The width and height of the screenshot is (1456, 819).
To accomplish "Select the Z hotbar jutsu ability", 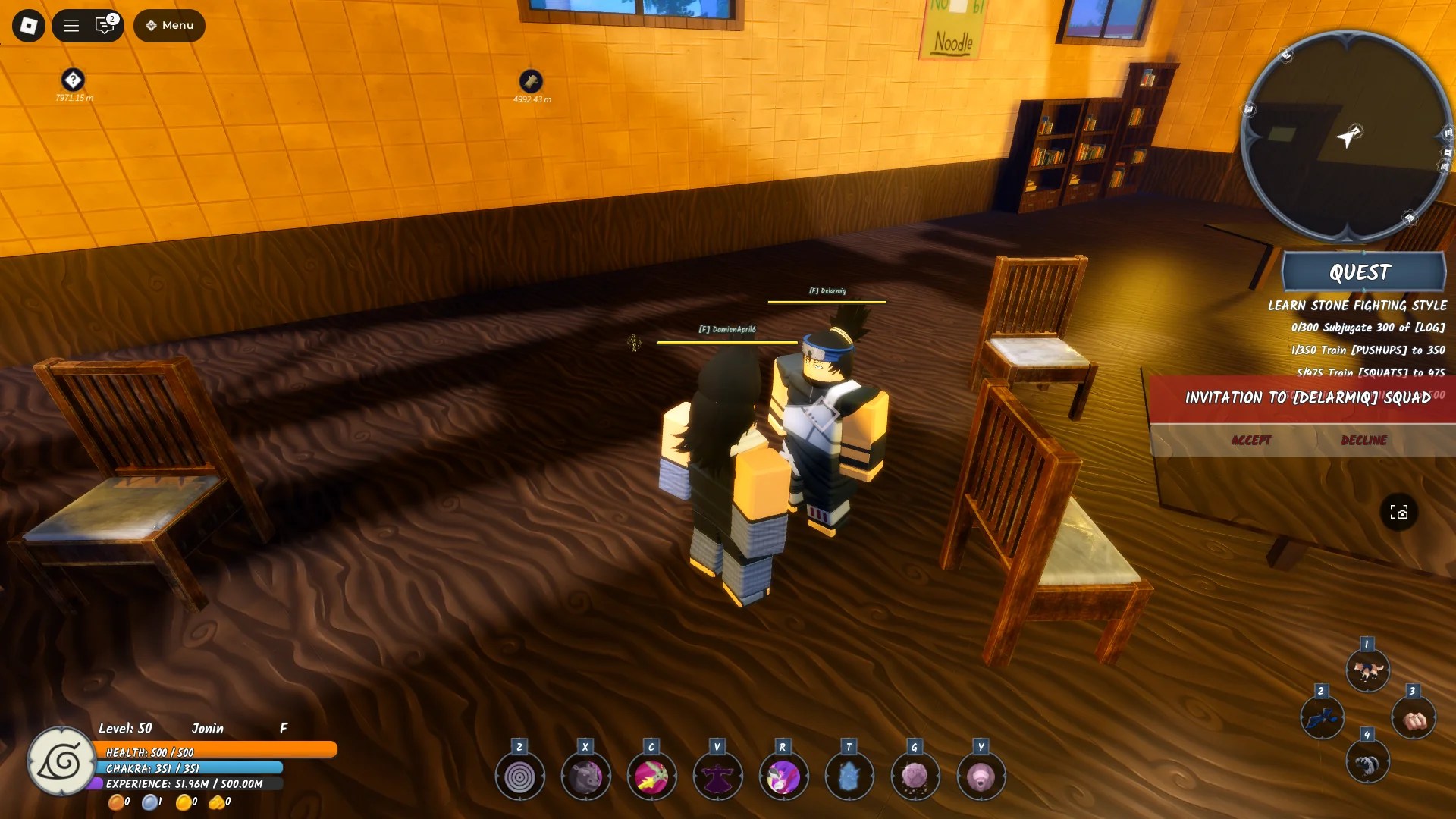I will [520, 776].
